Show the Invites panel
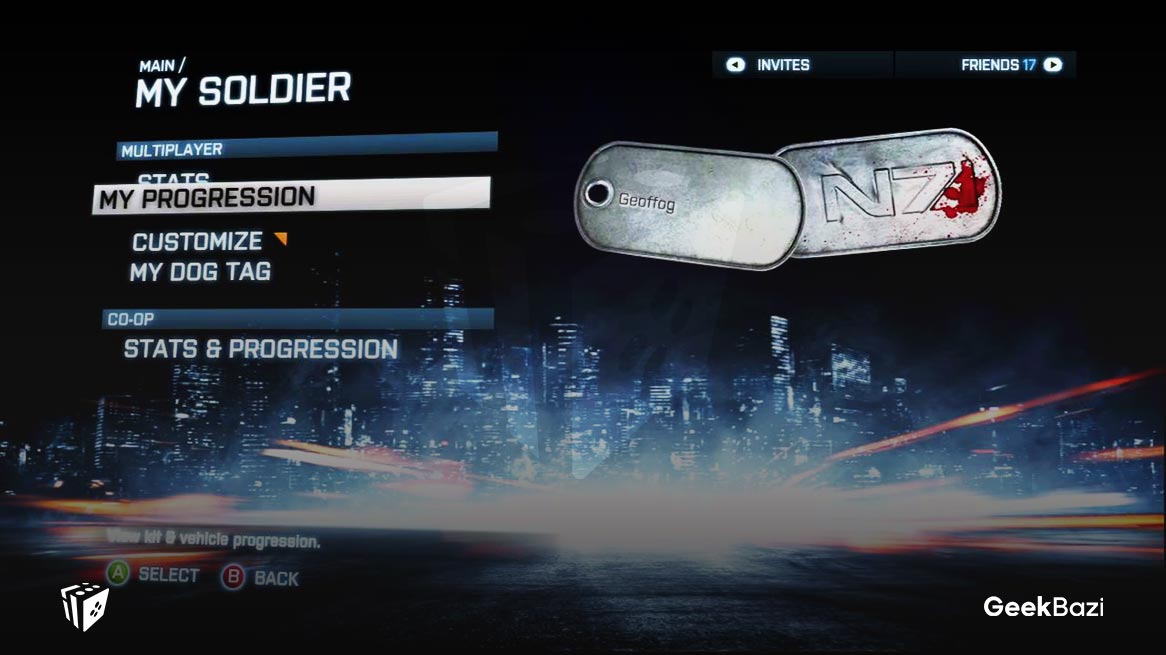 (x=782, y=65)
